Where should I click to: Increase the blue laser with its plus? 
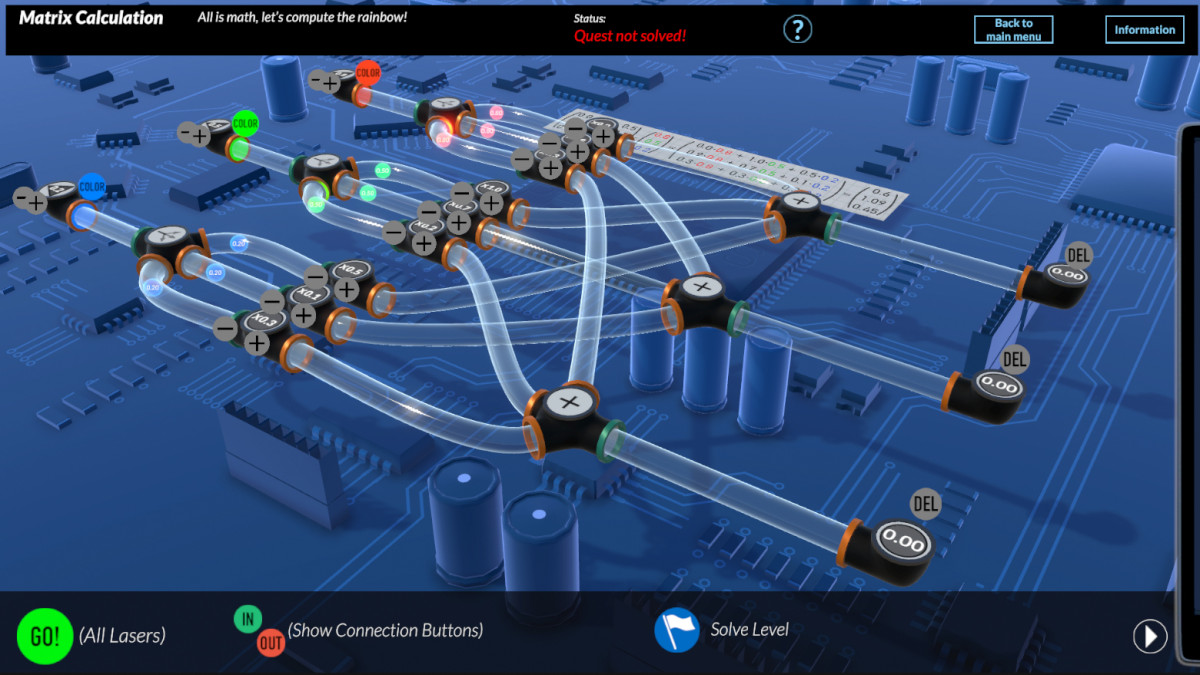(x=37, y=204)
